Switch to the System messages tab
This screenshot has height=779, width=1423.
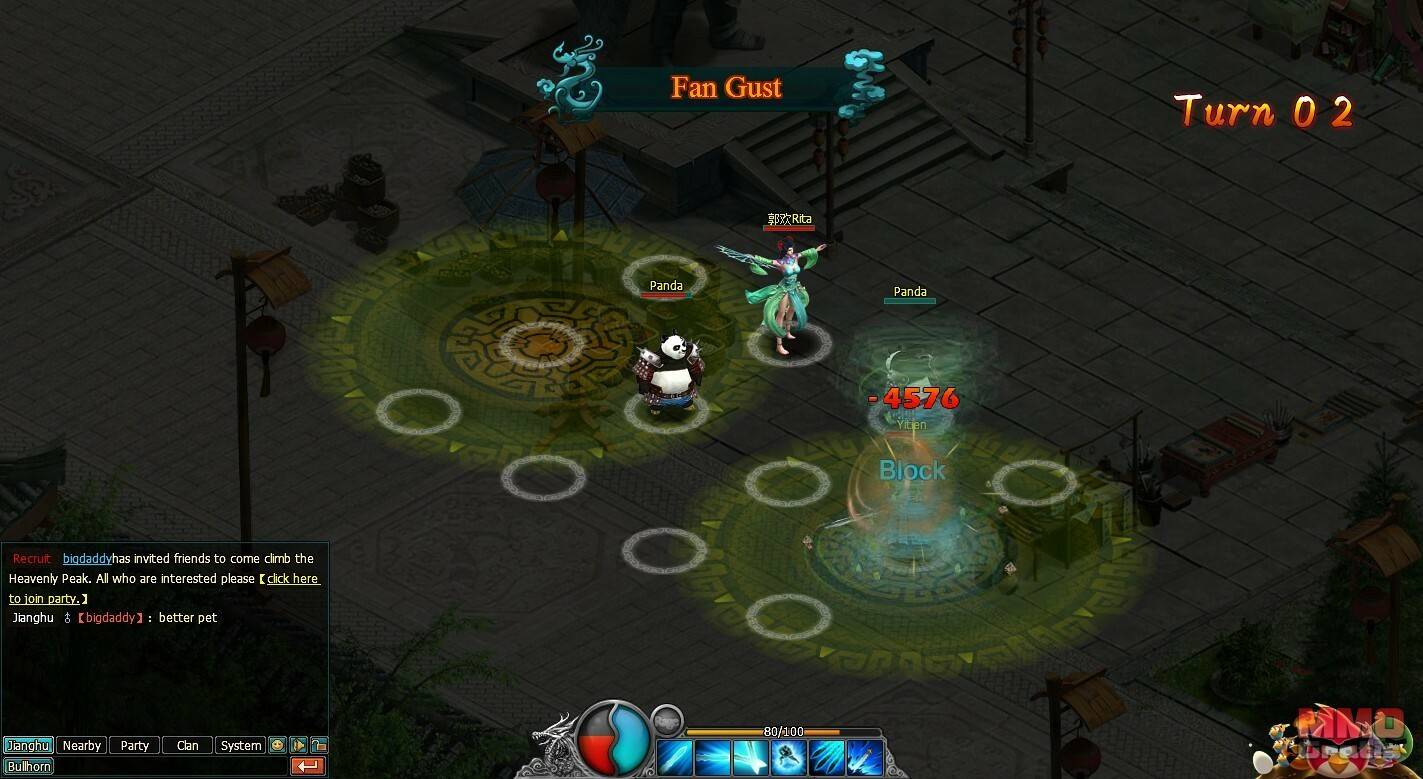(x=240, y=745)
